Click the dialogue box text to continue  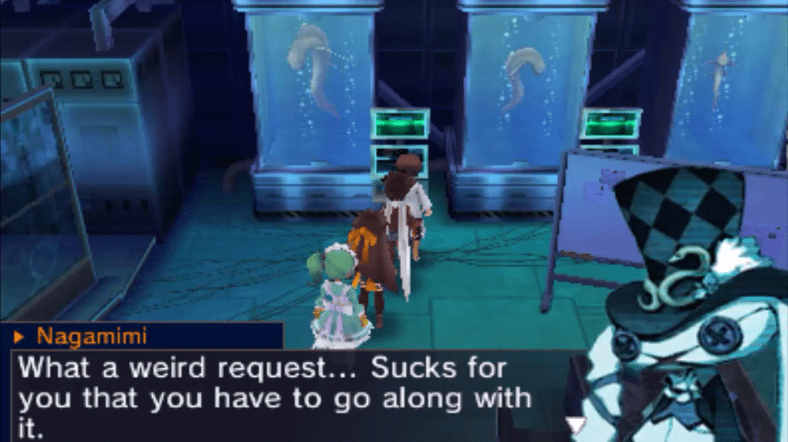(275, 397)
